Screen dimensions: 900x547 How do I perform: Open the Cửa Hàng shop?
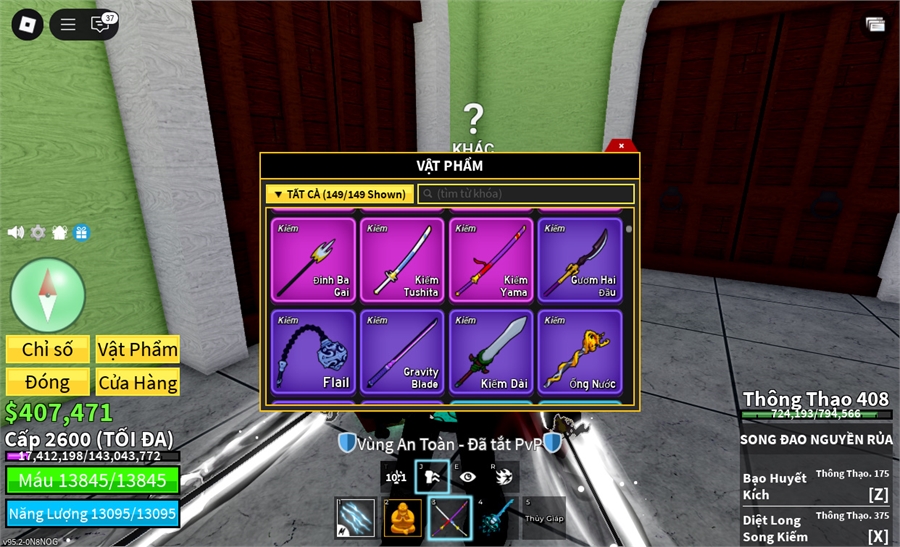click(138, 382)
